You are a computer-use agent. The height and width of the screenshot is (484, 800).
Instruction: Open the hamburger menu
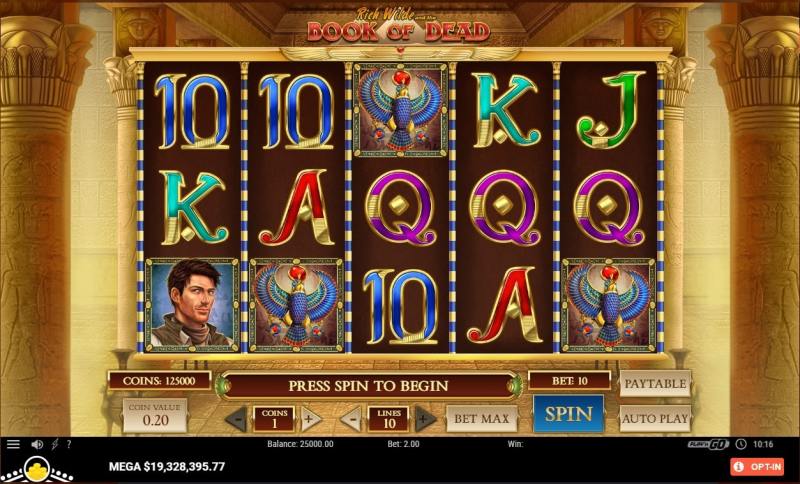(13, 444)
